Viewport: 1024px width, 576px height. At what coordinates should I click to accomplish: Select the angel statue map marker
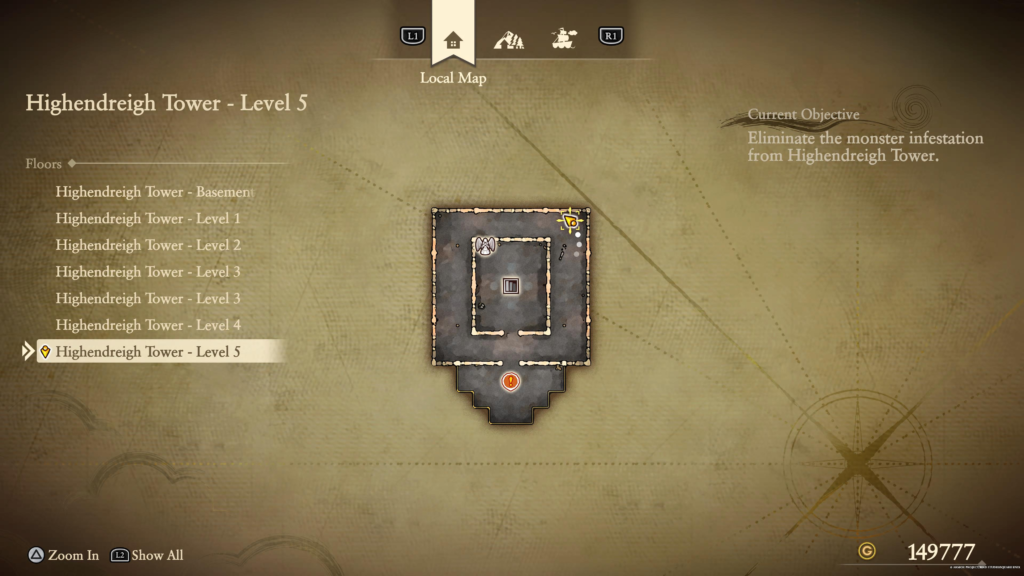(x=486, y=247)
